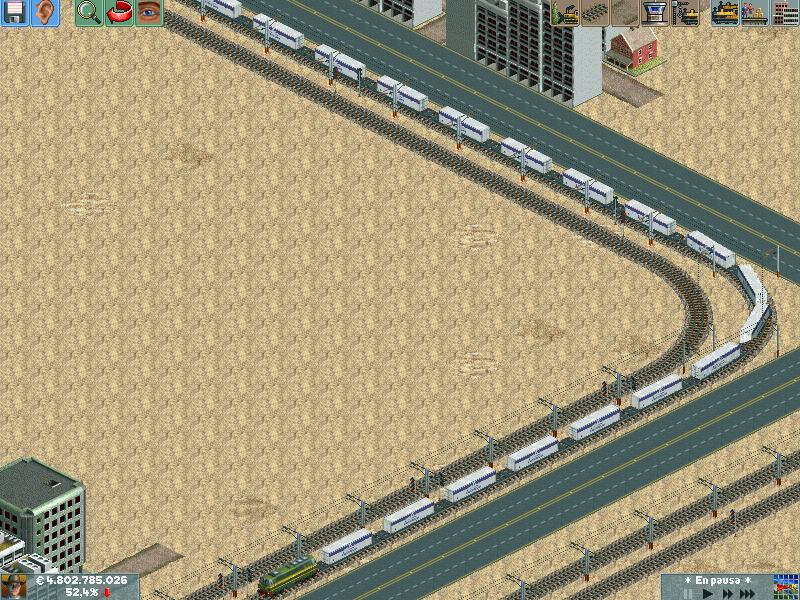Rotate the view with the red arrow
The height and width of the screenshot is (600, 800).
pos(119,12)
